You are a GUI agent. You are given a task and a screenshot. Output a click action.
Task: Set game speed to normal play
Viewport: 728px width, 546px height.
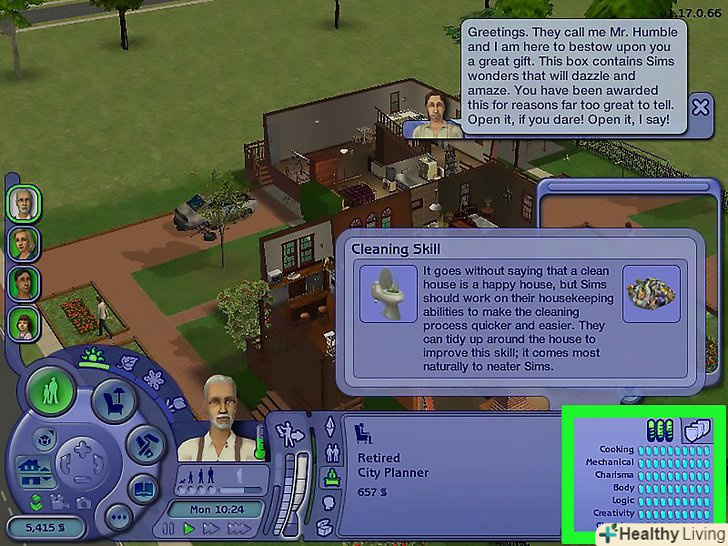point(188,528)
